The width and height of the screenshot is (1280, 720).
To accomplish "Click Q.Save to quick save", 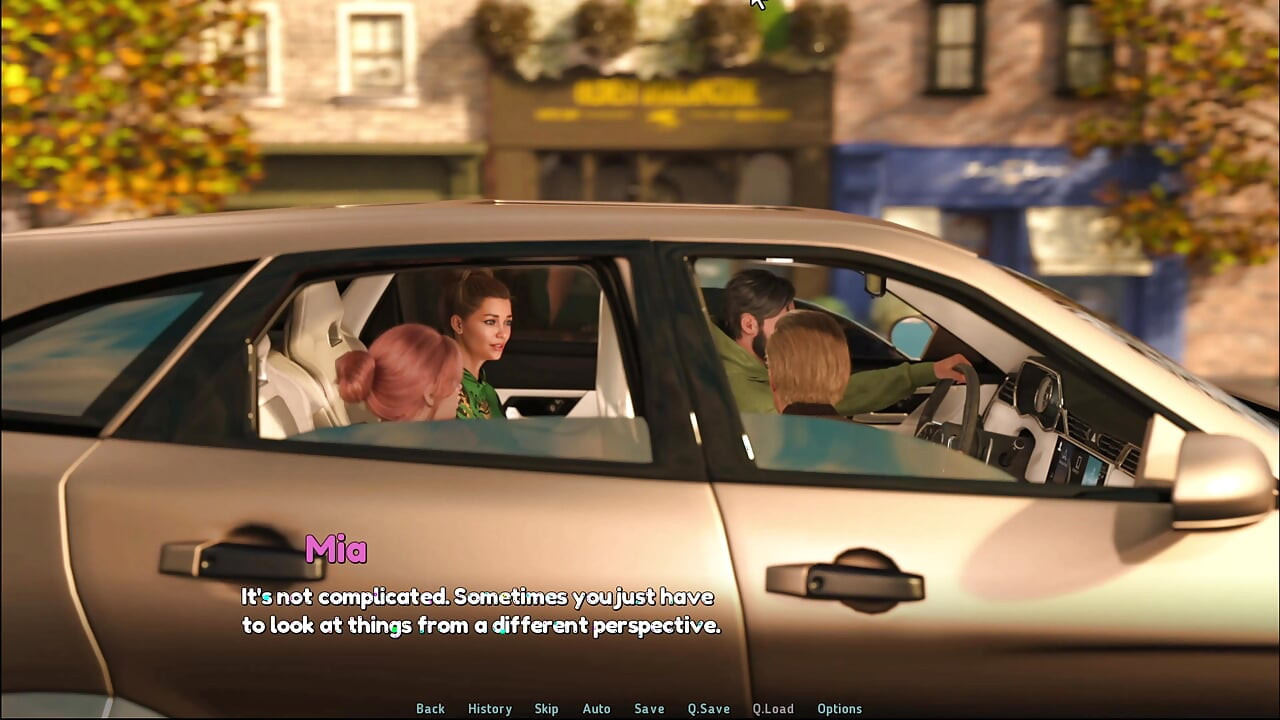I will (x=708, y=708).
